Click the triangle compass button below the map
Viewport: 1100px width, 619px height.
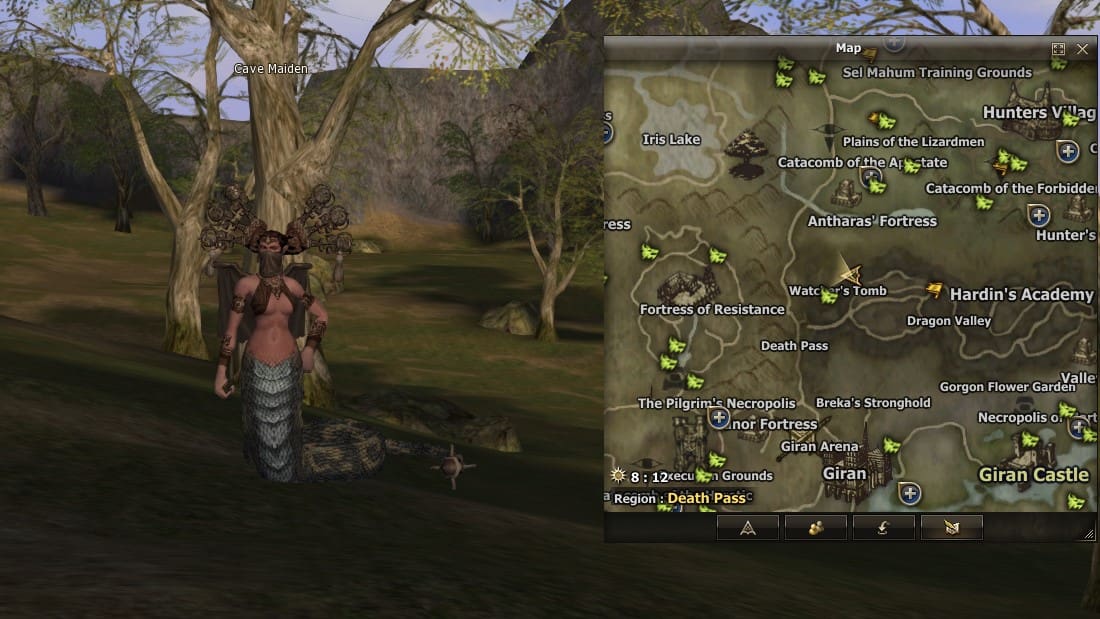(x=747, y=528)
